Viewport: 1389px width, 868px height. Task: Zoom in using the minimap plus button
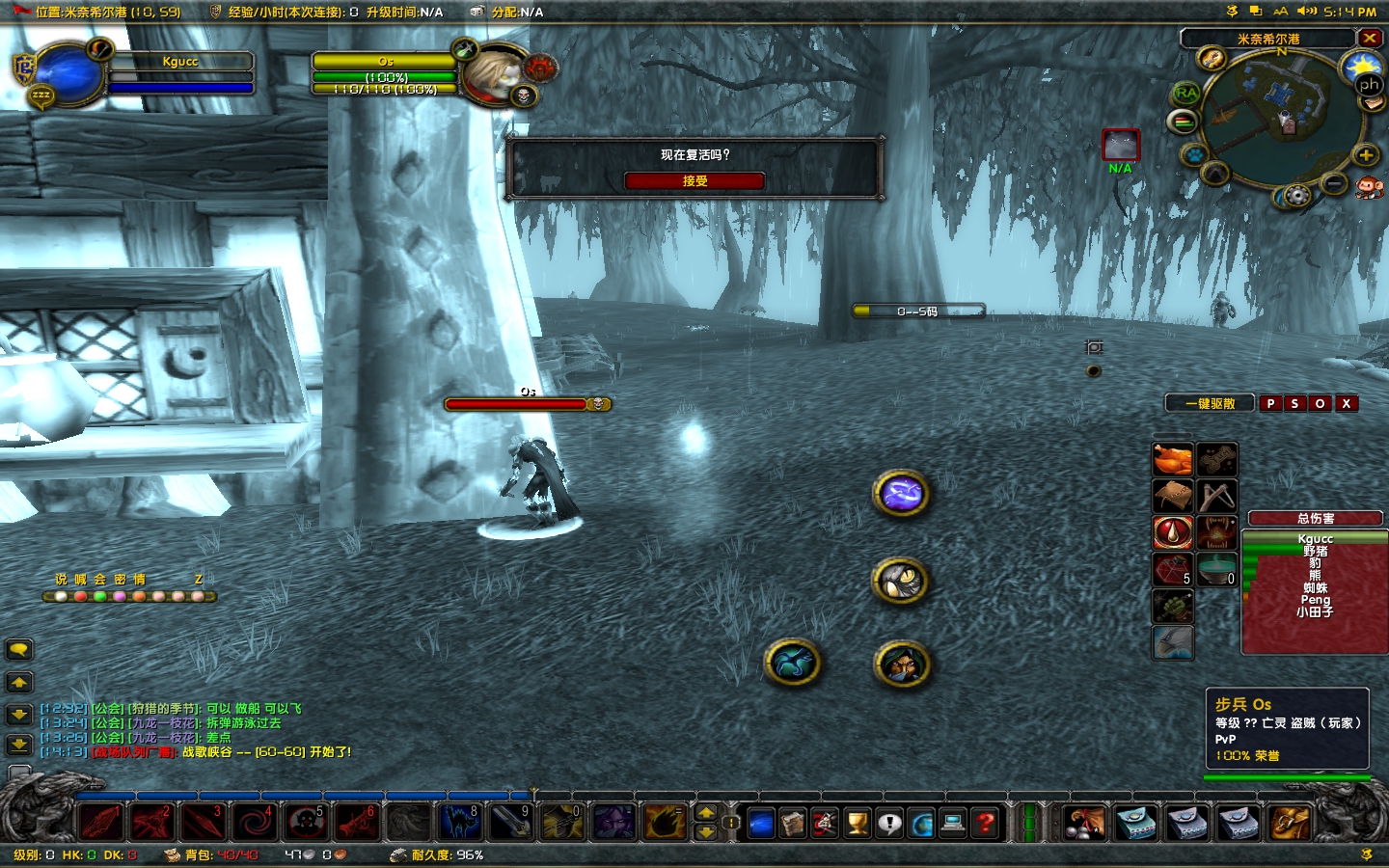click(1365, 155)
